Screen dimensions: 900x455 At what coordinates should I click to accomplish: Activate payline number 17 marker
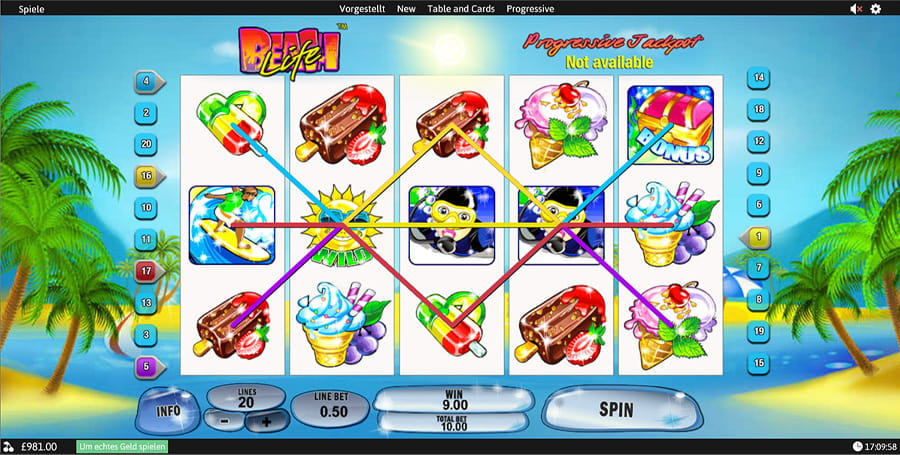point(147,271)
